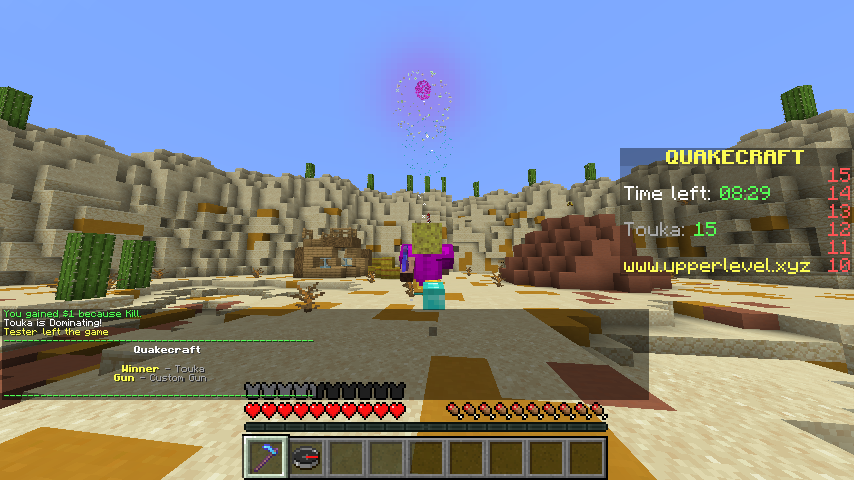This screenshot has height=480, width=854.
Task: Select the diamond hoe hotbar slot
Action: pos(266,457)
